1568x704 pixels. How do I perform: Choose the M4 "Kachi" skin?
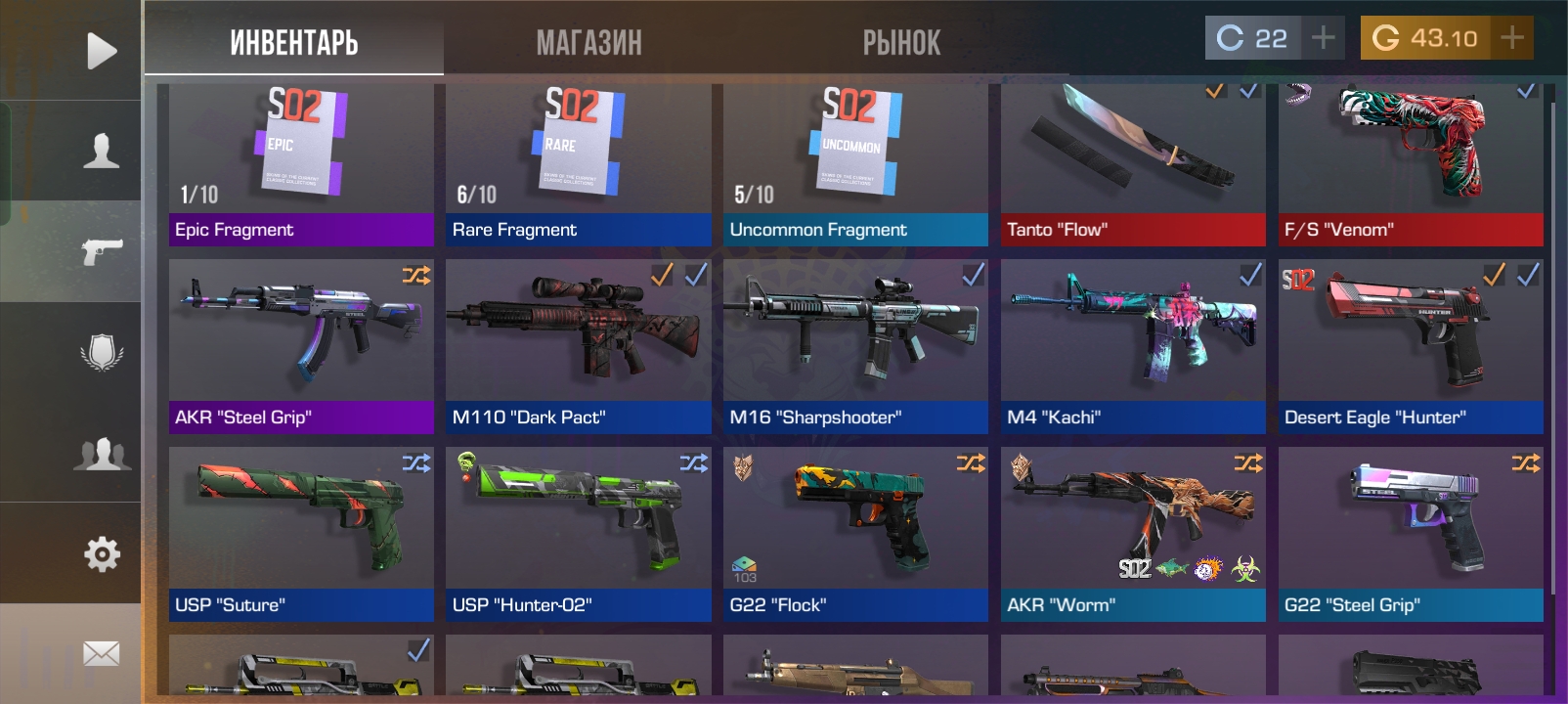[1133, 346]
